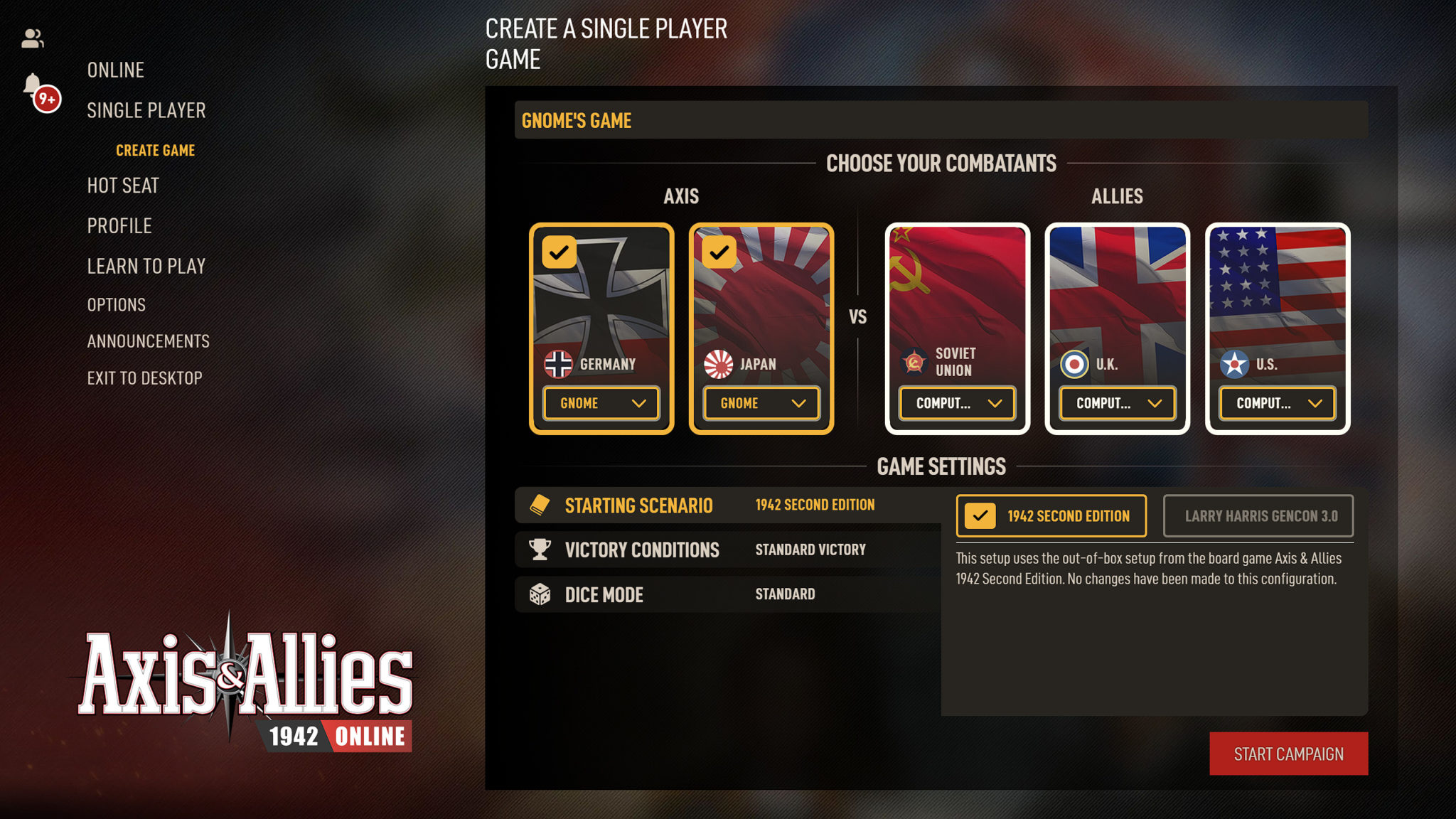This screenshot has width=1456, height=819.
Task: Choose Exit to Desktop
Action: click(144, 378)
